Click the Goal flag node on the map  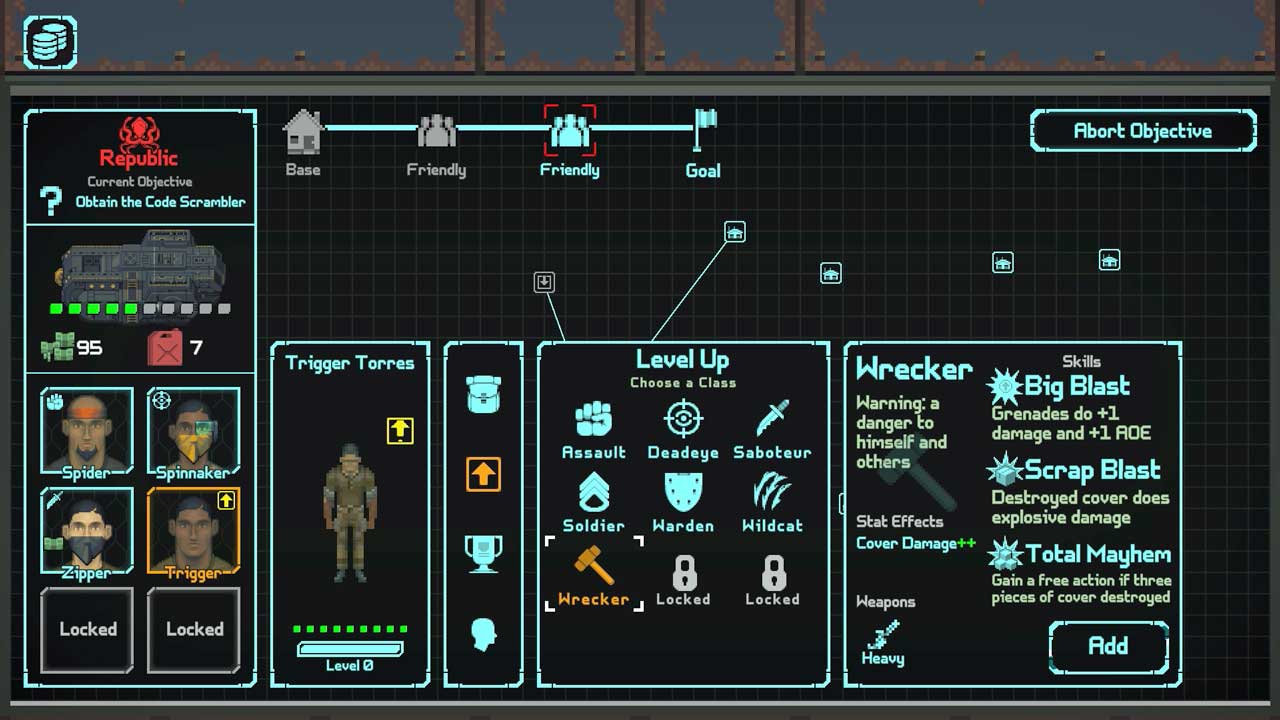pos(703,130)
